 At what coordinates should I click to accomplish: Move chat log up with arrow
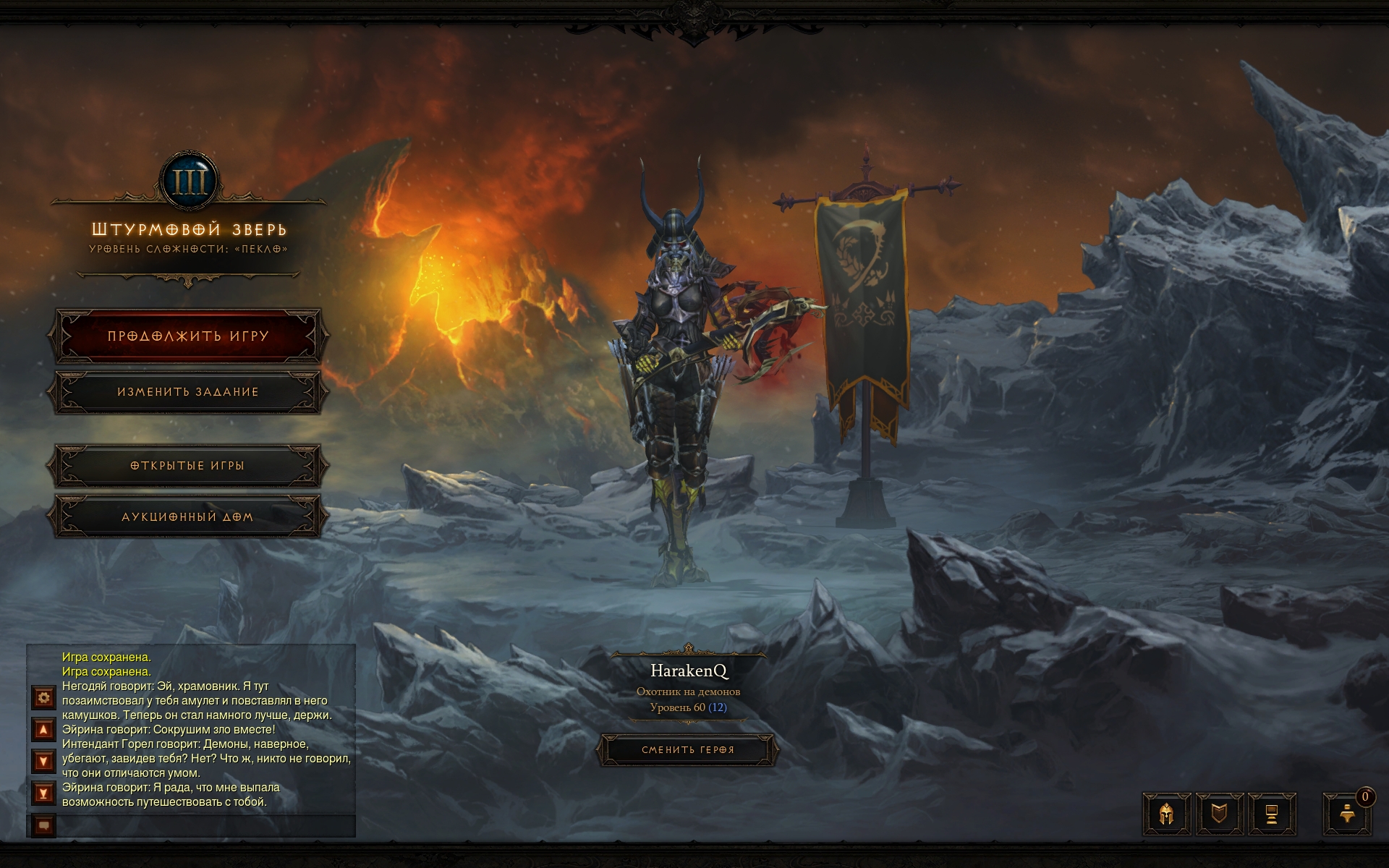[44, 730]
